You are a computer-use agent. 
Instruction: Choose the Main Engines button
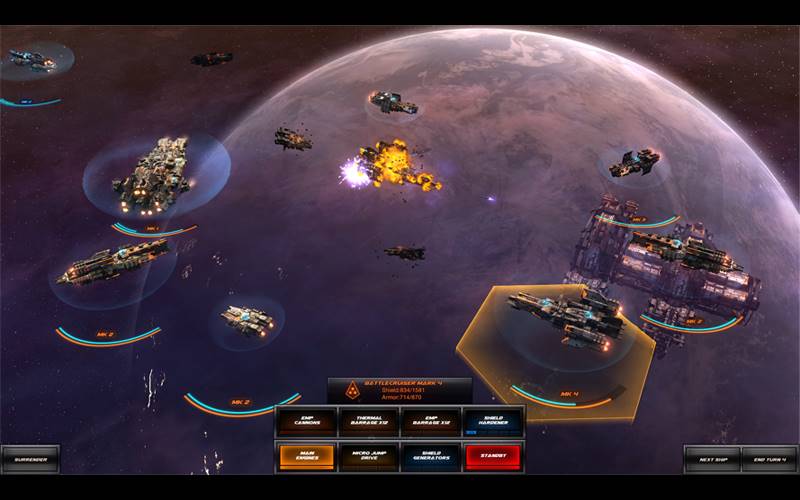(x=307, y=456)
